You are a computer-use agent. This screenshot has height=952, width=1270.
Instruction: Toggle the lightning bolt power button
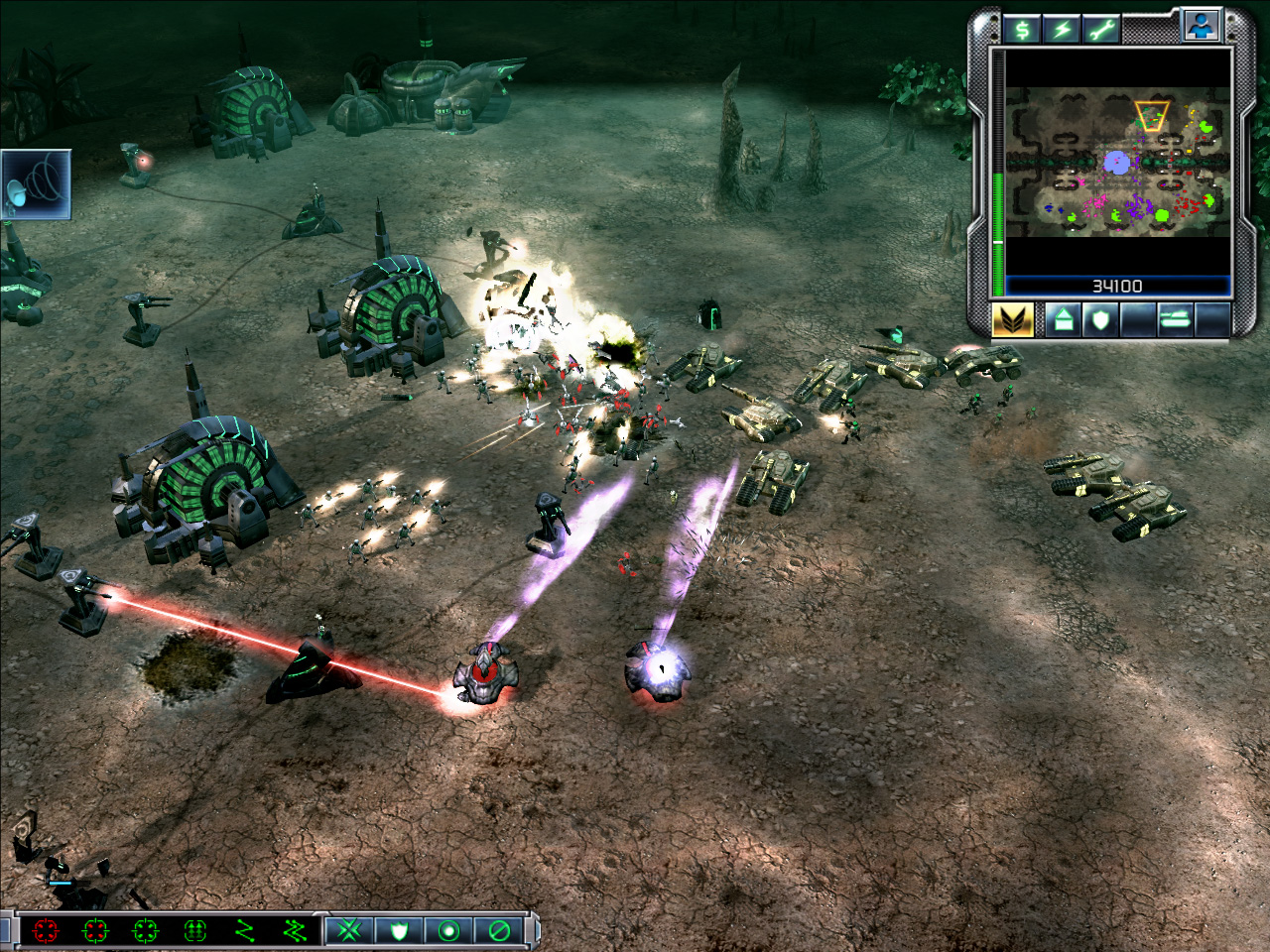[x=1062, y=29]
